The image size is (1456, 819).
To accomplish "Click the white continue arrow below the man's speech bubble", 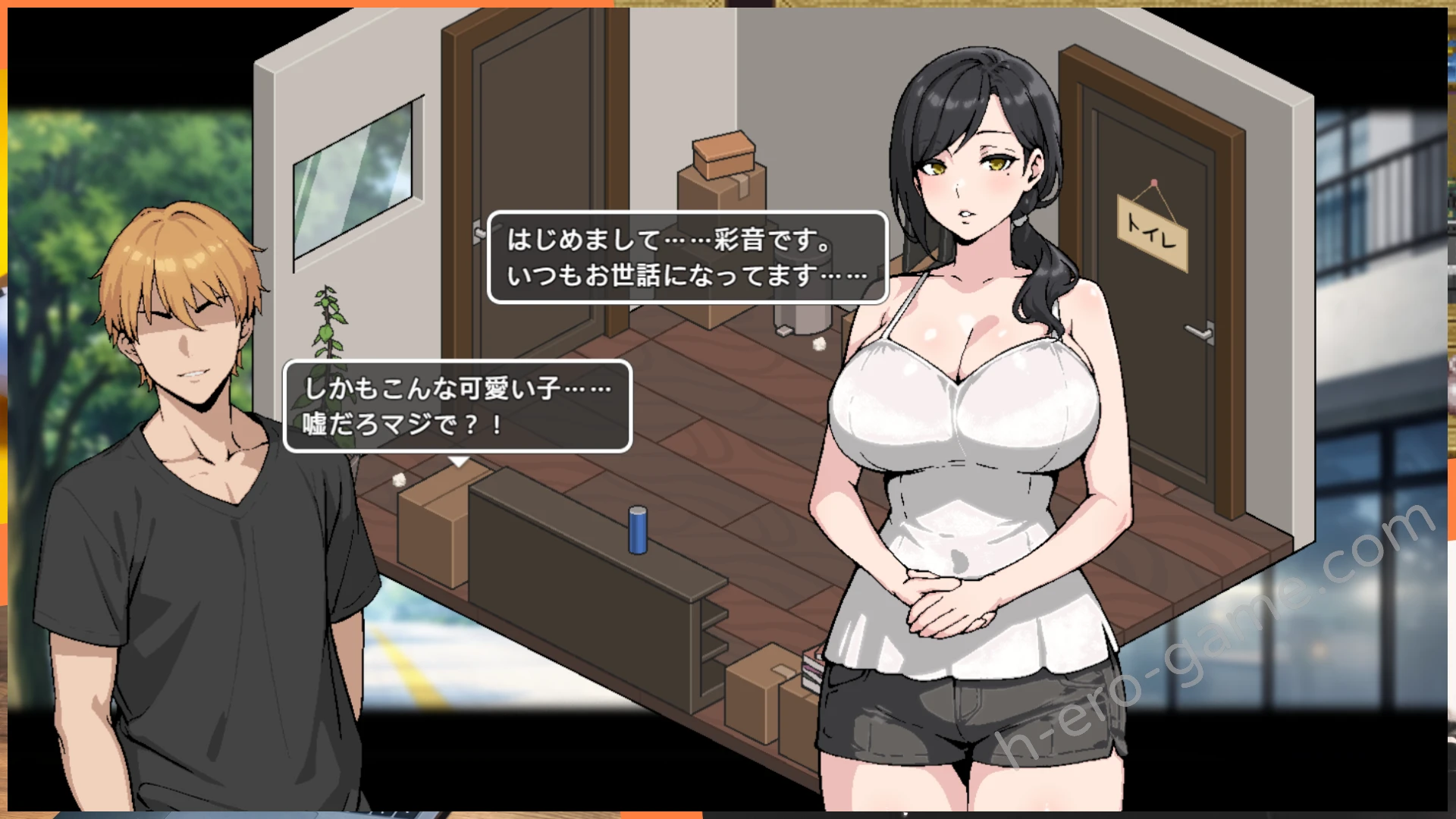I will tap(459, 461).
